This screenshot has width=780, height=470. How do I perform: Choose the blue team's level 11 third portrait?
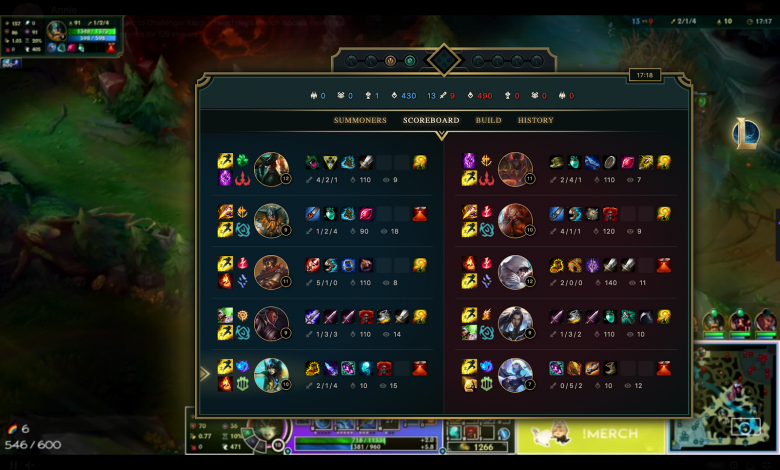coord(271,272)
